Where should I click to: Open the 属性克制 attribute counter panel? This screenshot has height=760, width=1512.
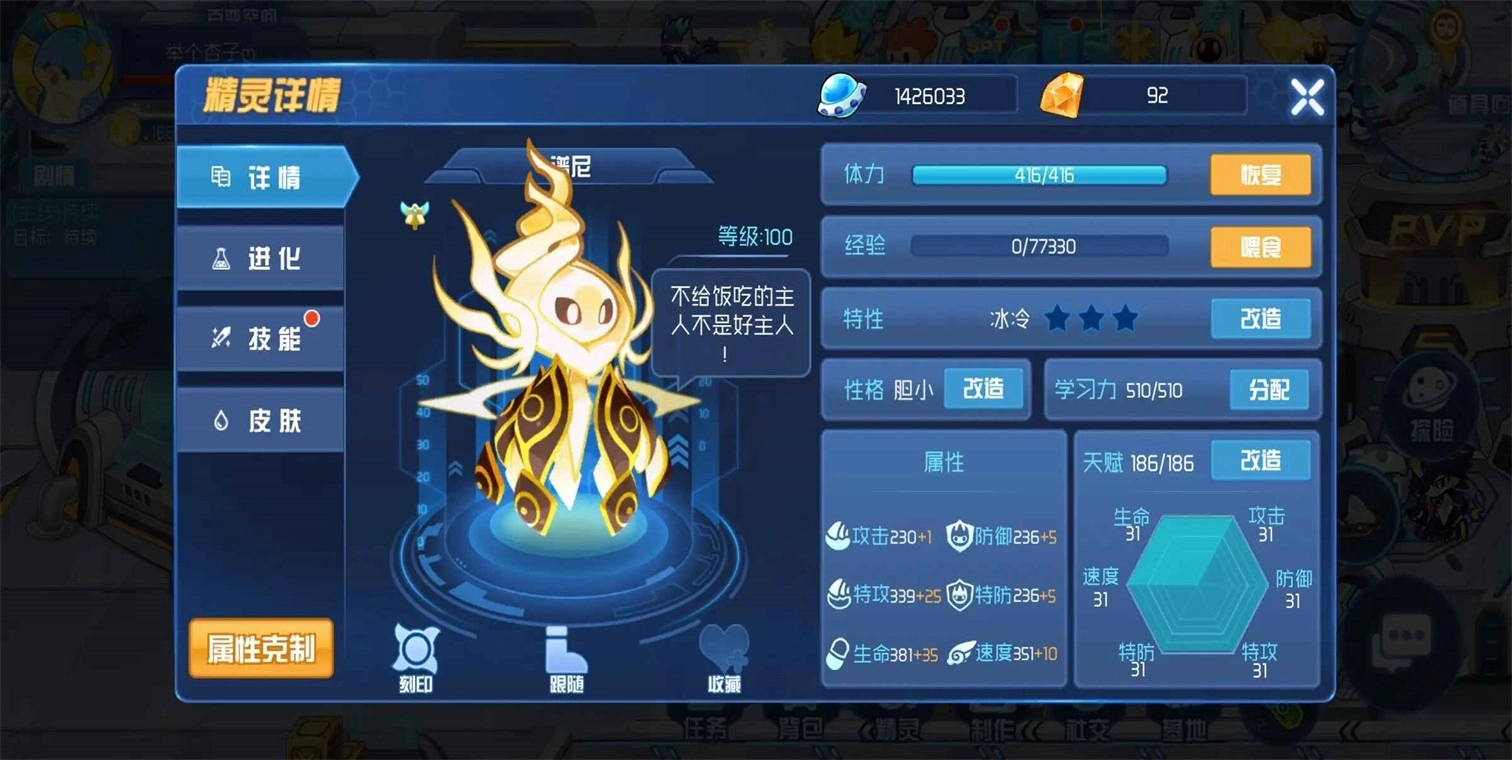click(x=260, y=648)
